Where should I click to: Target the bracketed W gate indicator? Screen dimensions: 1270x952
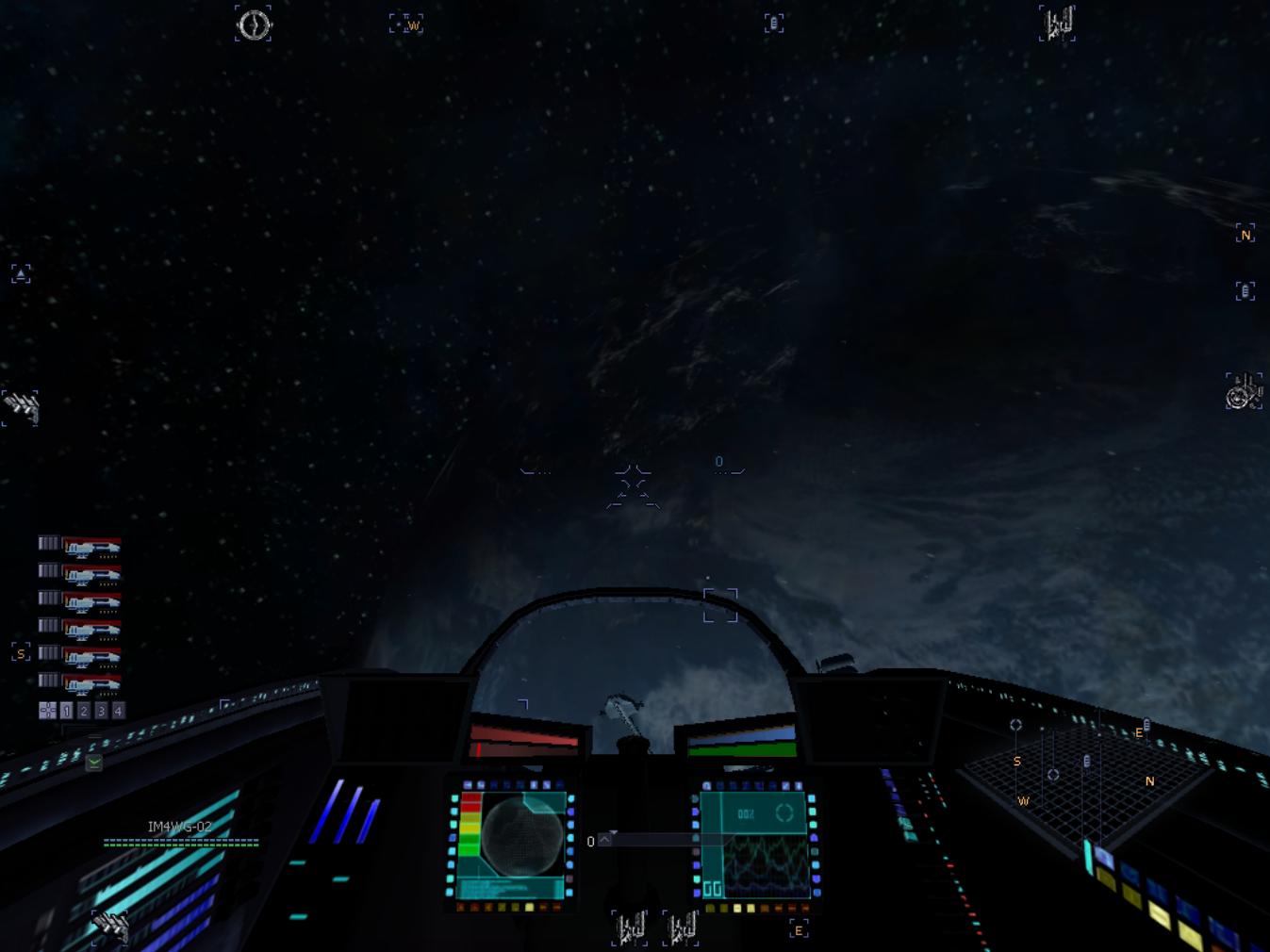pyautogui.click(x=406, y=25)
